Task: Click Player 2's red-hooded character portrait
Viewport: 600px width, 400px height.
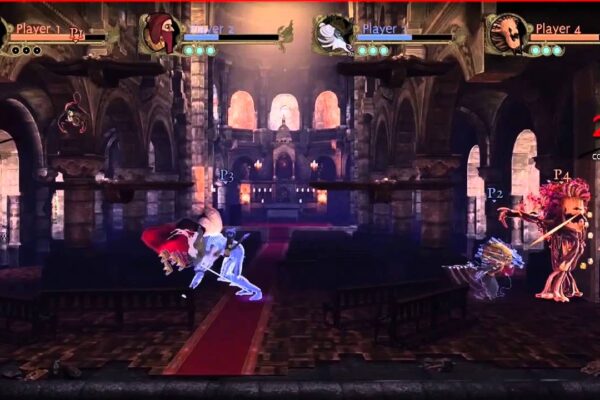Action: [158, 33]
